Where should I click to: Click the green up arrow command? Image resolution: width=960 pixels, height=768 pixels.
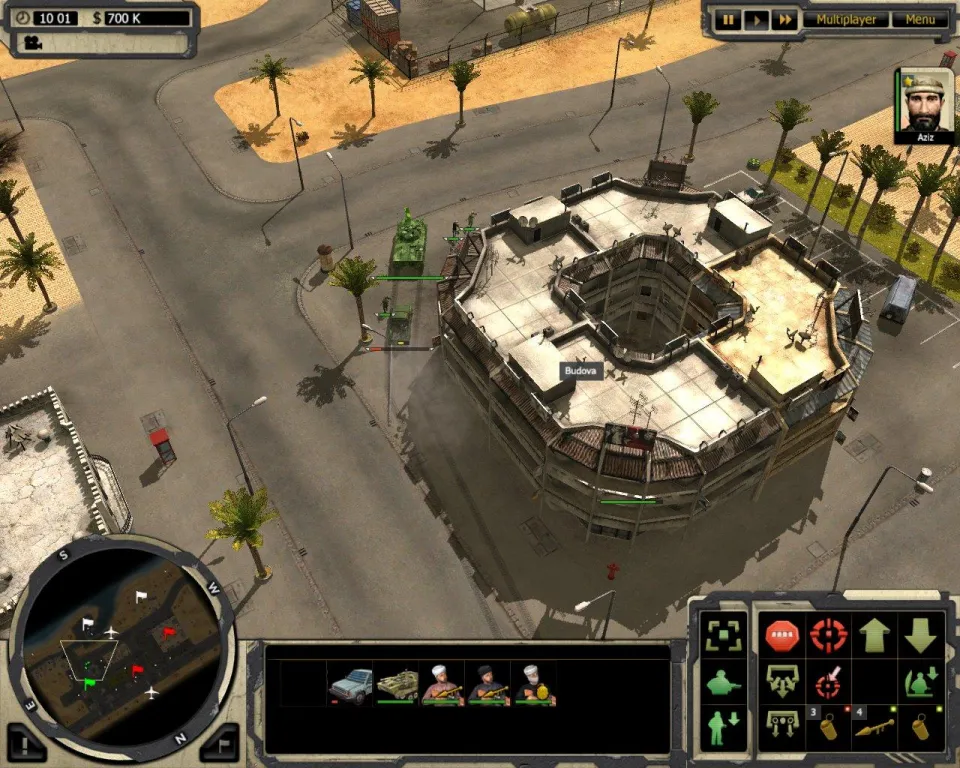coord(874,634)
